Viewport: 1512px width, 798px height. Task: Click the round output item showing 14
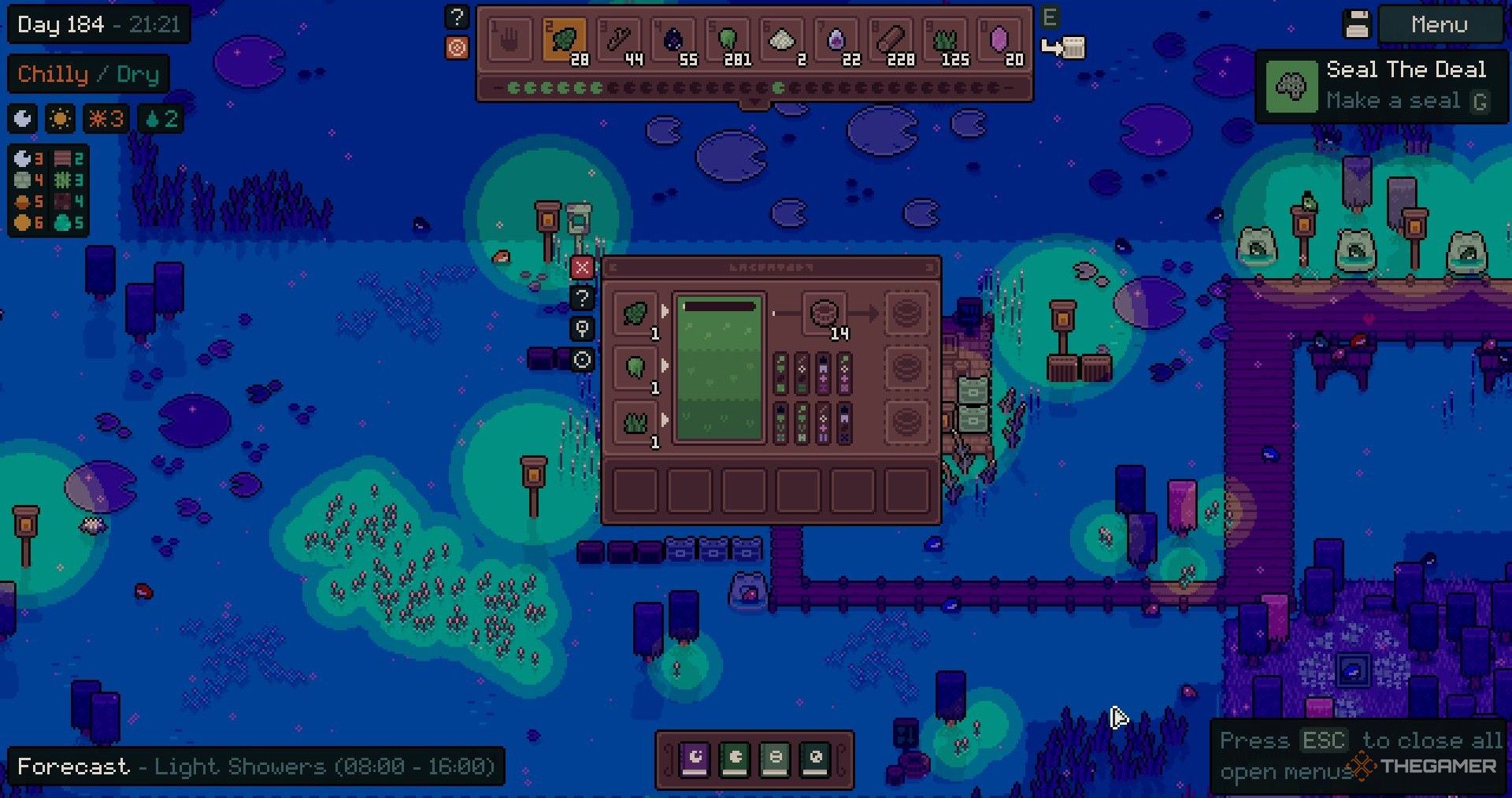click(825, 314)
